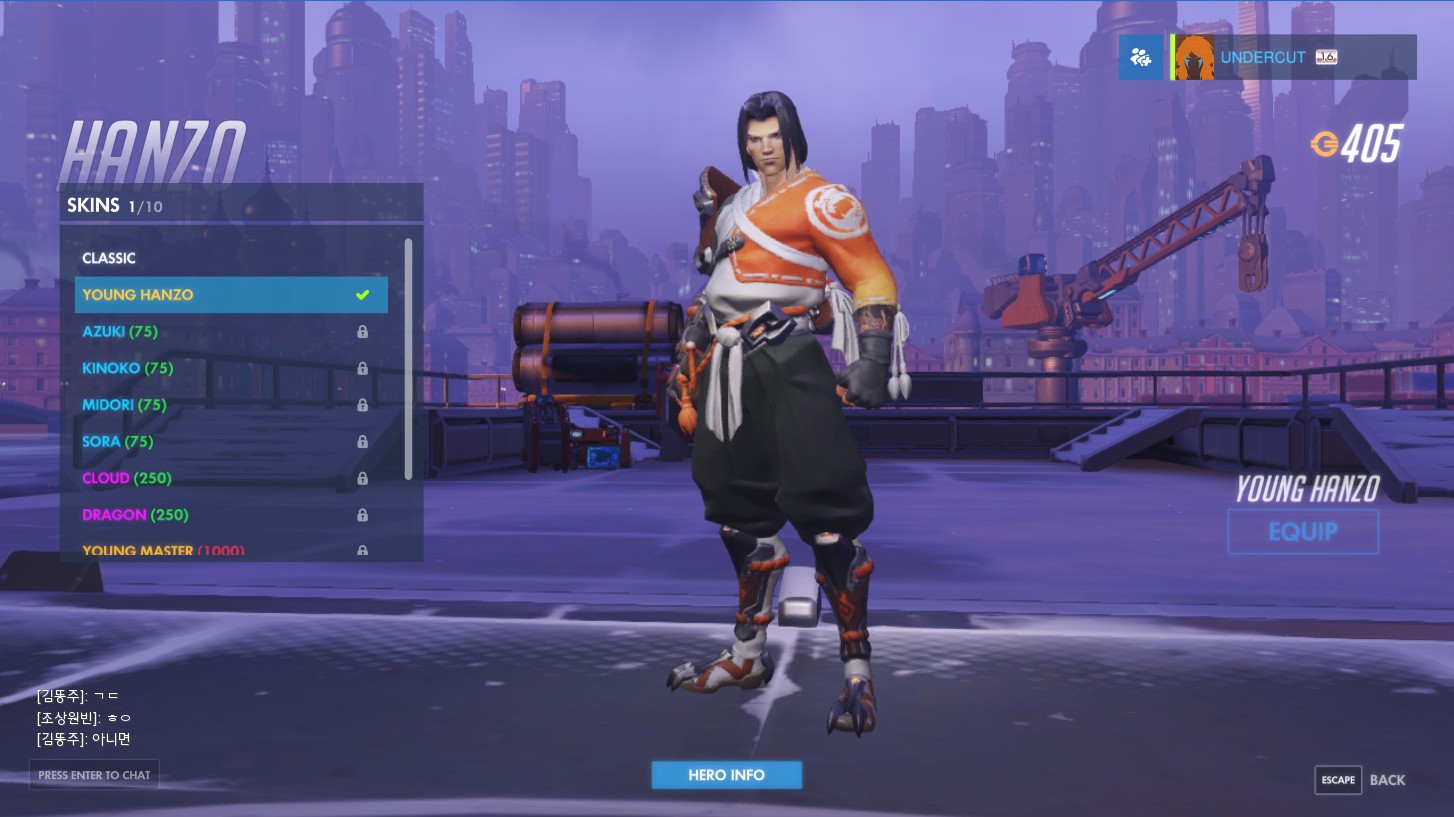Select the AZUKI (75) skin
The width and height of the screenshot is (1454, 817).
pos(119,331)
